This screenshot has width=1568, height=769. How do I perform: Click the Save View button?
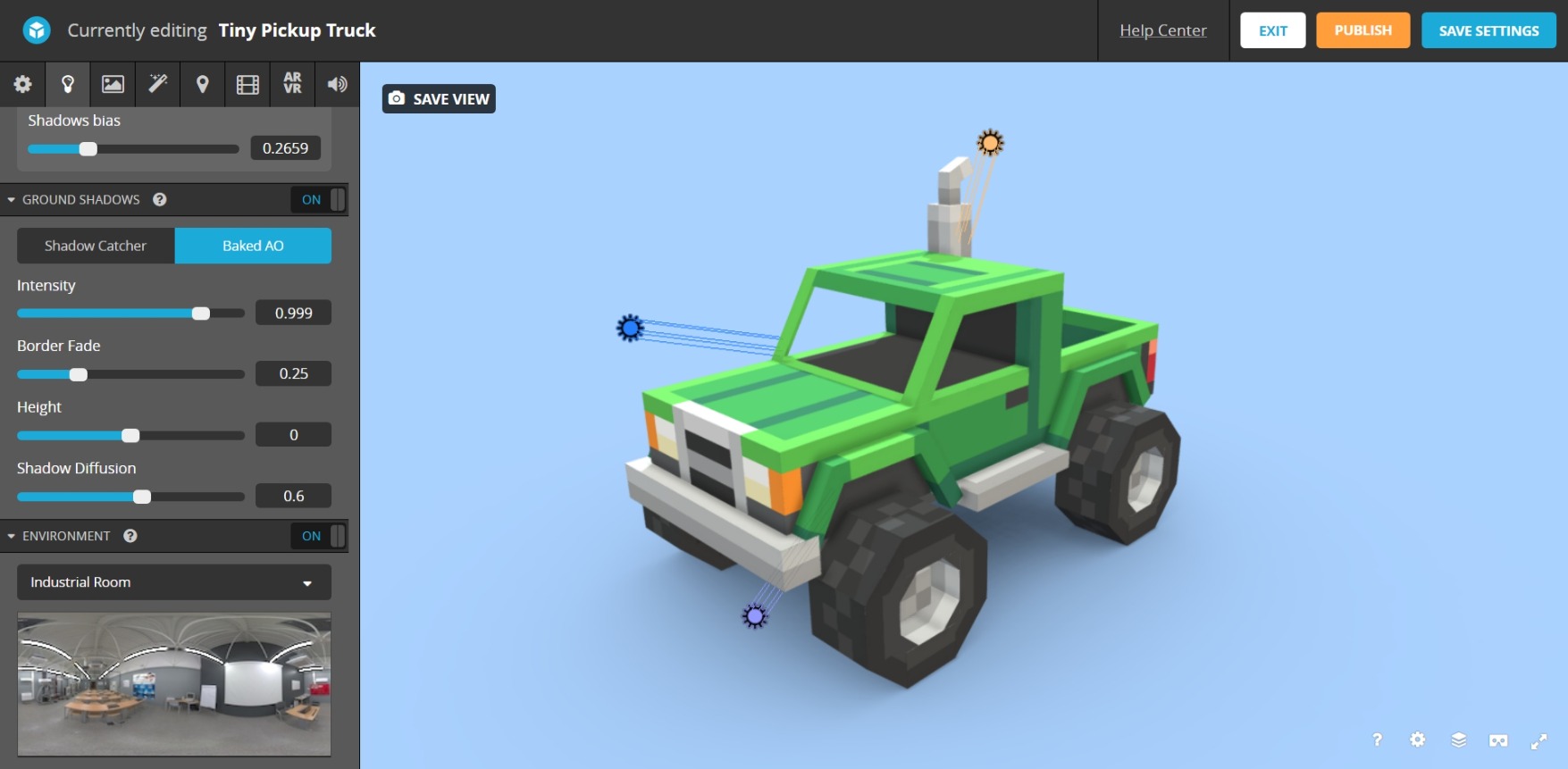click(439, 98)
